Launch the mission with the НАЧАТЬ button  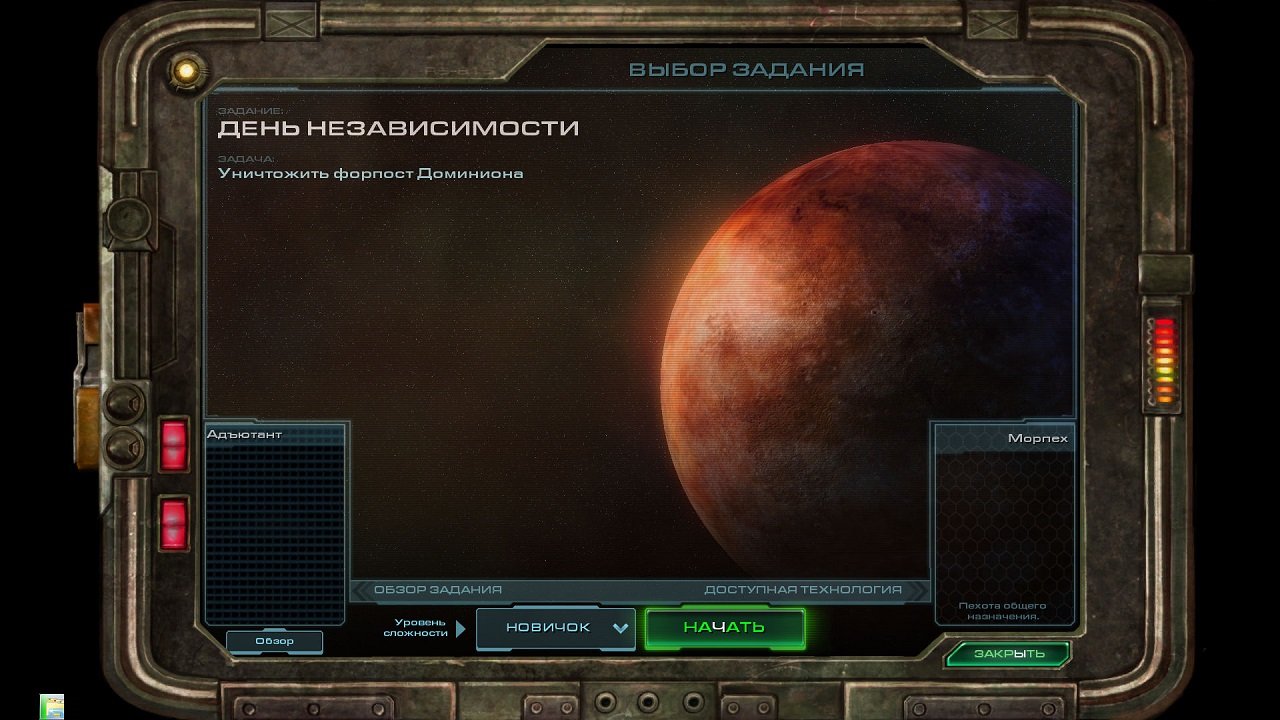tap(726, 628)
